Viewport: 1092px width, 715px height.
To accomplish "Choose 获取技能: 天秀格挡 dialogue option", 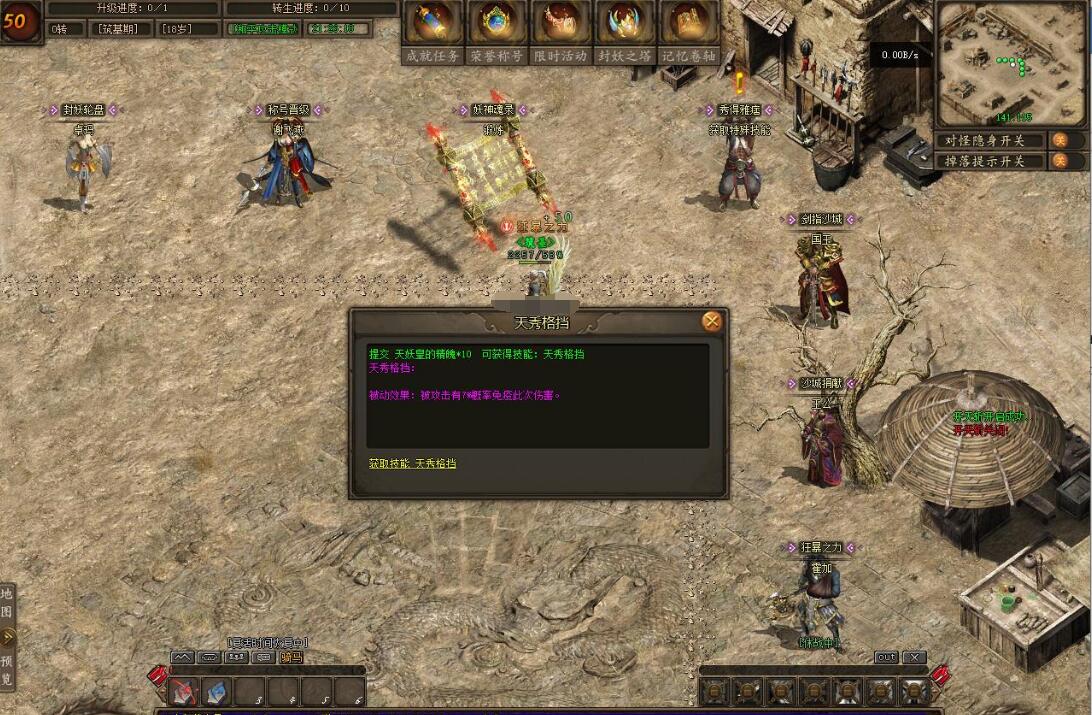I will [412, 464].
